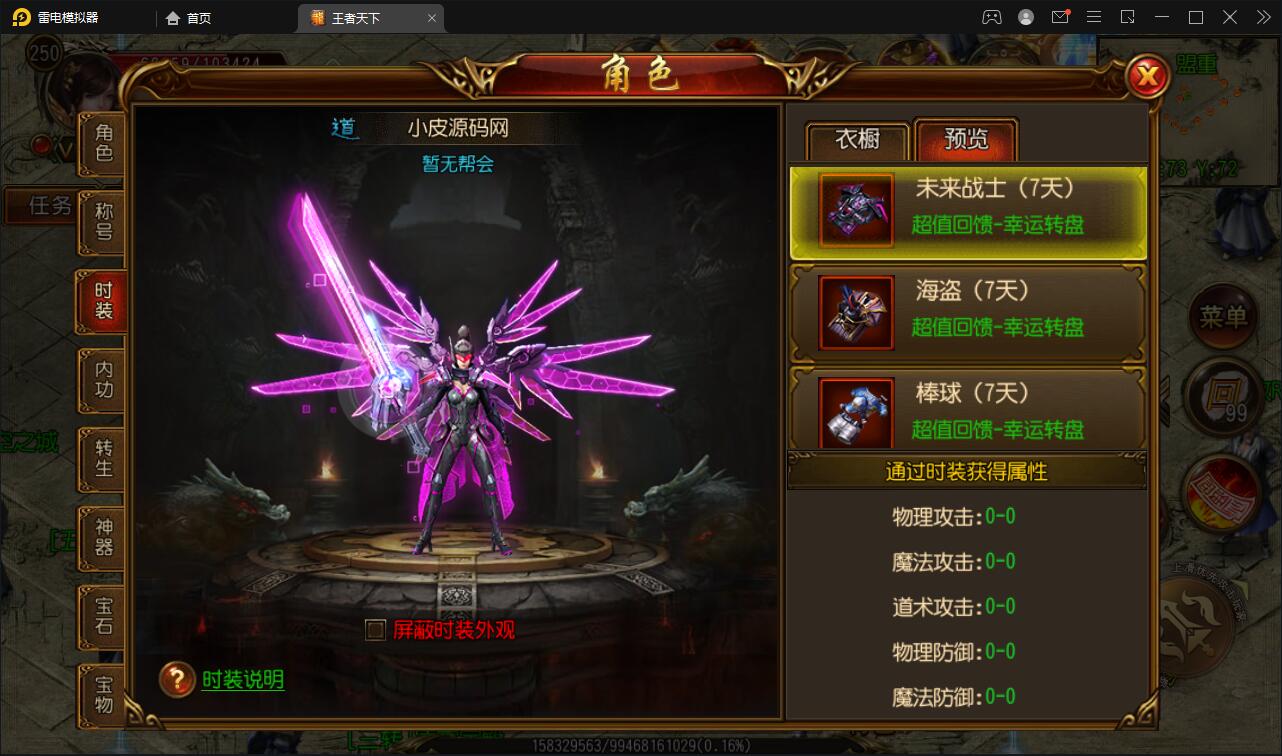This screenshot has height=756, width=1282.
Task: Select the 海盗（7天）fashion entry
Action: click(x=966, y=312)
